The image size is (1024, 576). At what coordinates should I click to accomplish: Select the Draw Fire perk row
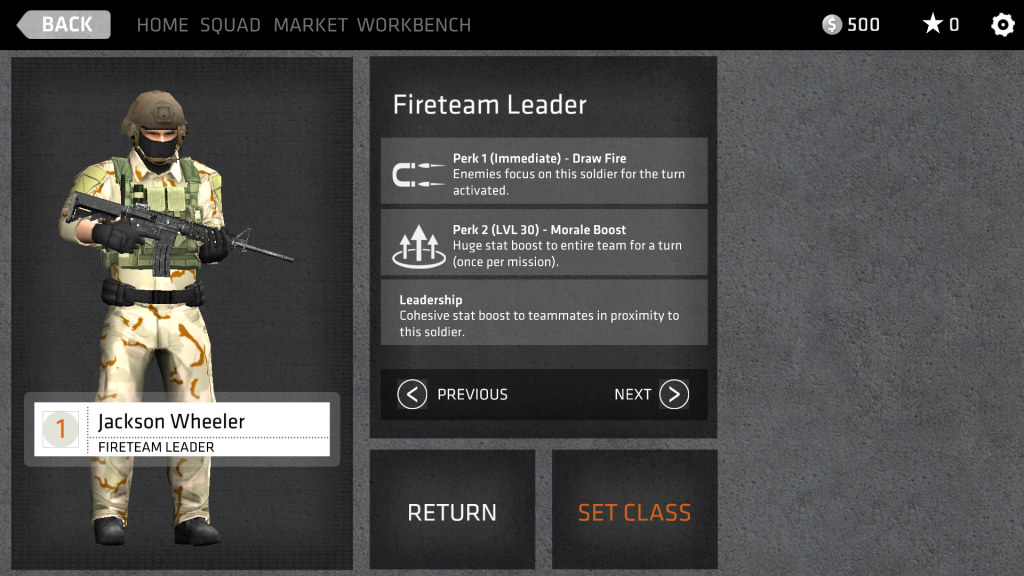click(x=544, y=172)
